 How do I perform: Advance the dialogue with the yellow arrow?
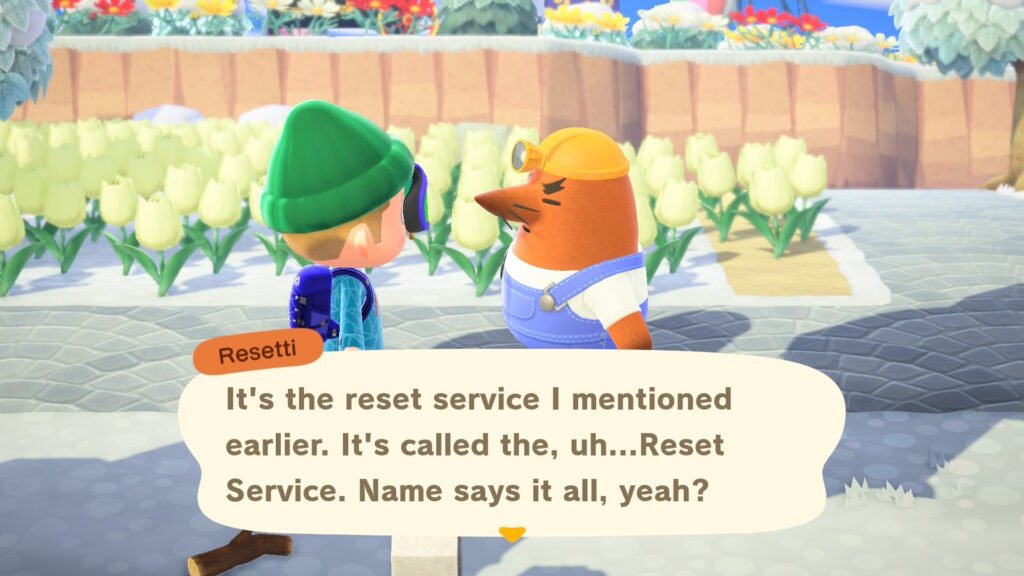512,535
